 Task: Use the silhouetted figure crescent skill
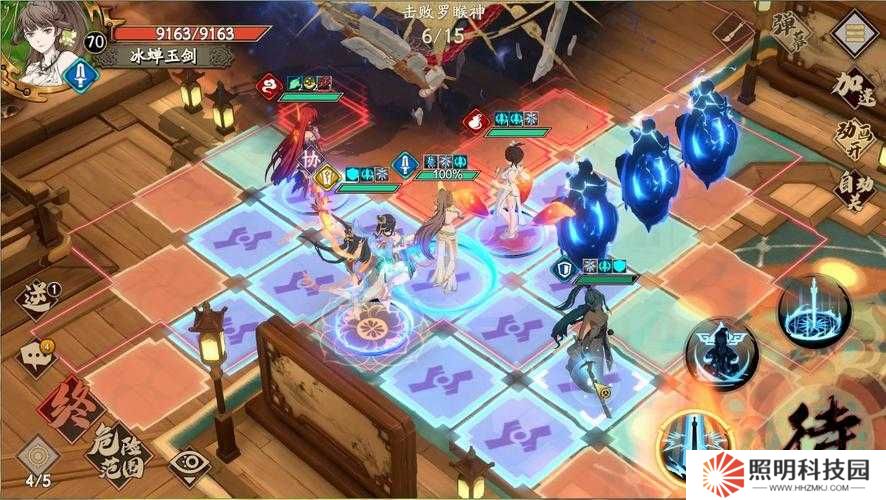[x=722, y=353]
